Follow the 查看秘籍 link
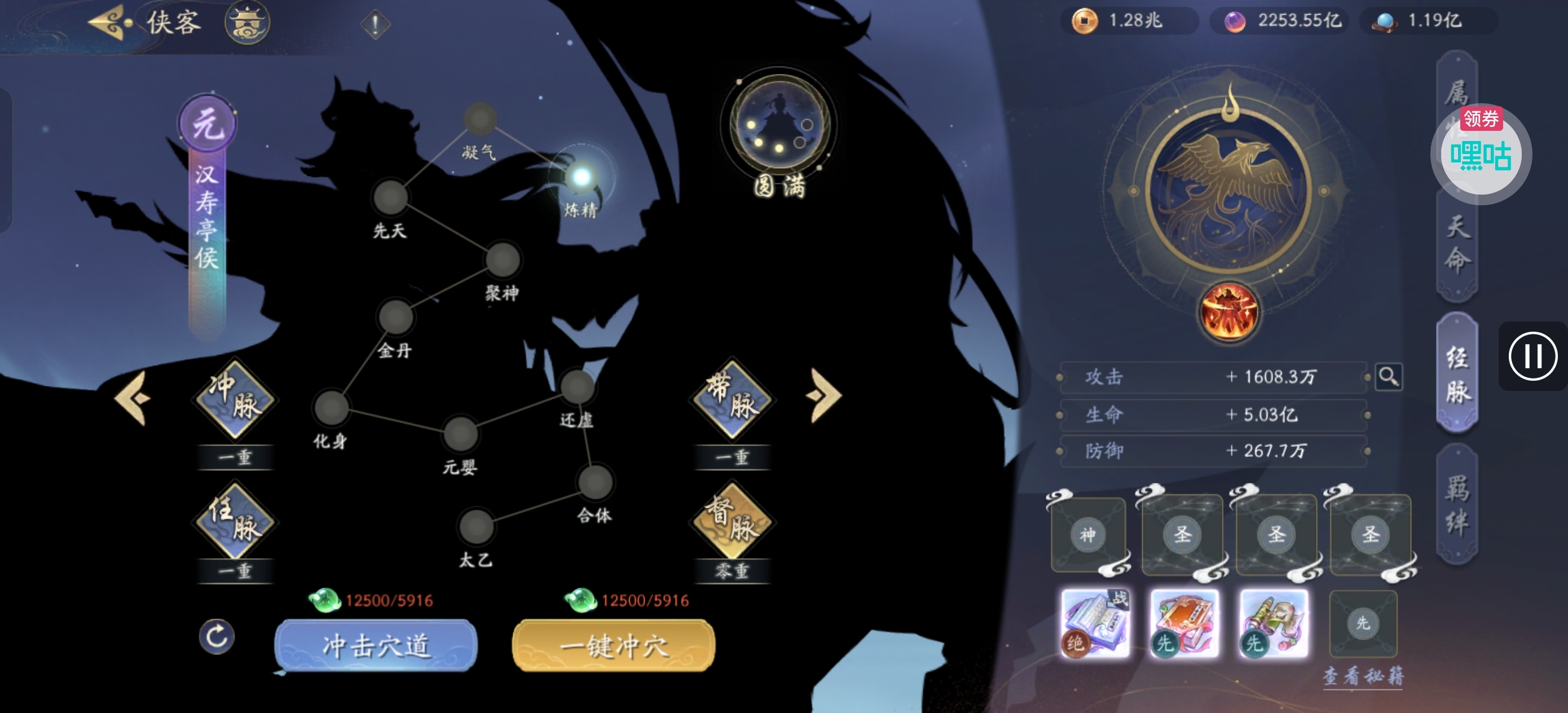This screenshot has height=713, width=1568. coord(1363,675)
